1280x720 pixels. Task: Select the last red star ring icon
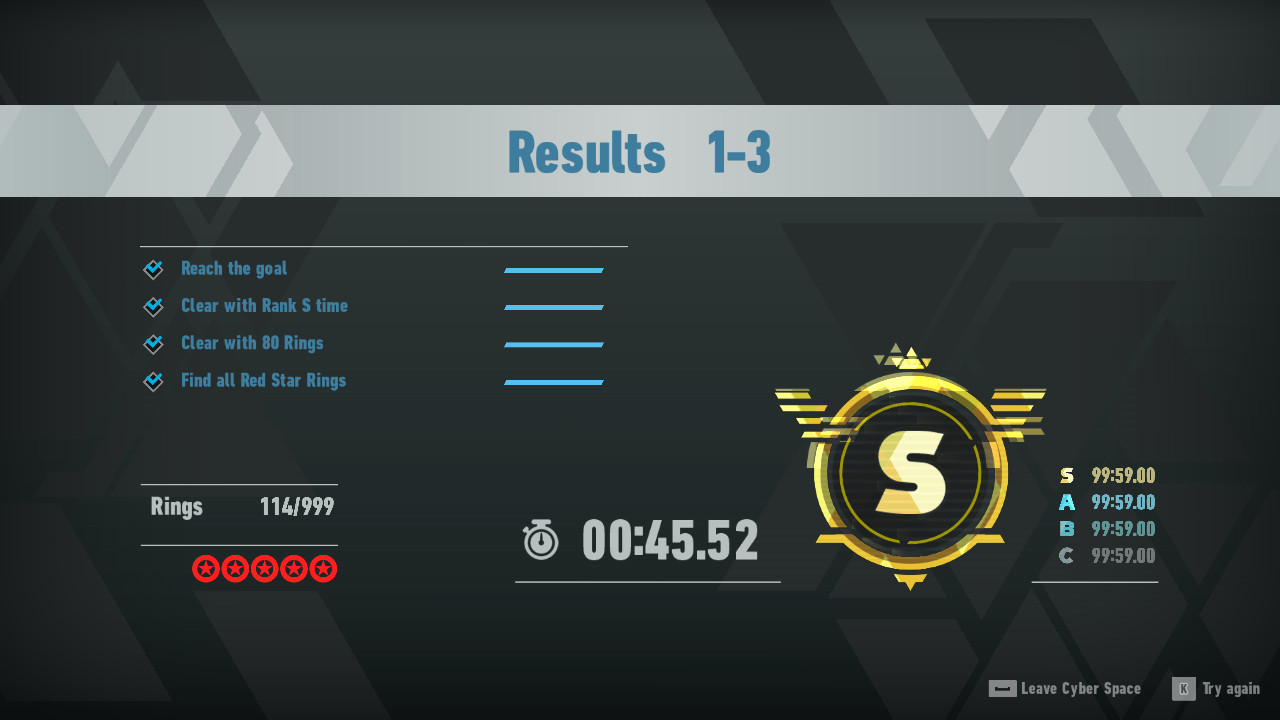322,568
